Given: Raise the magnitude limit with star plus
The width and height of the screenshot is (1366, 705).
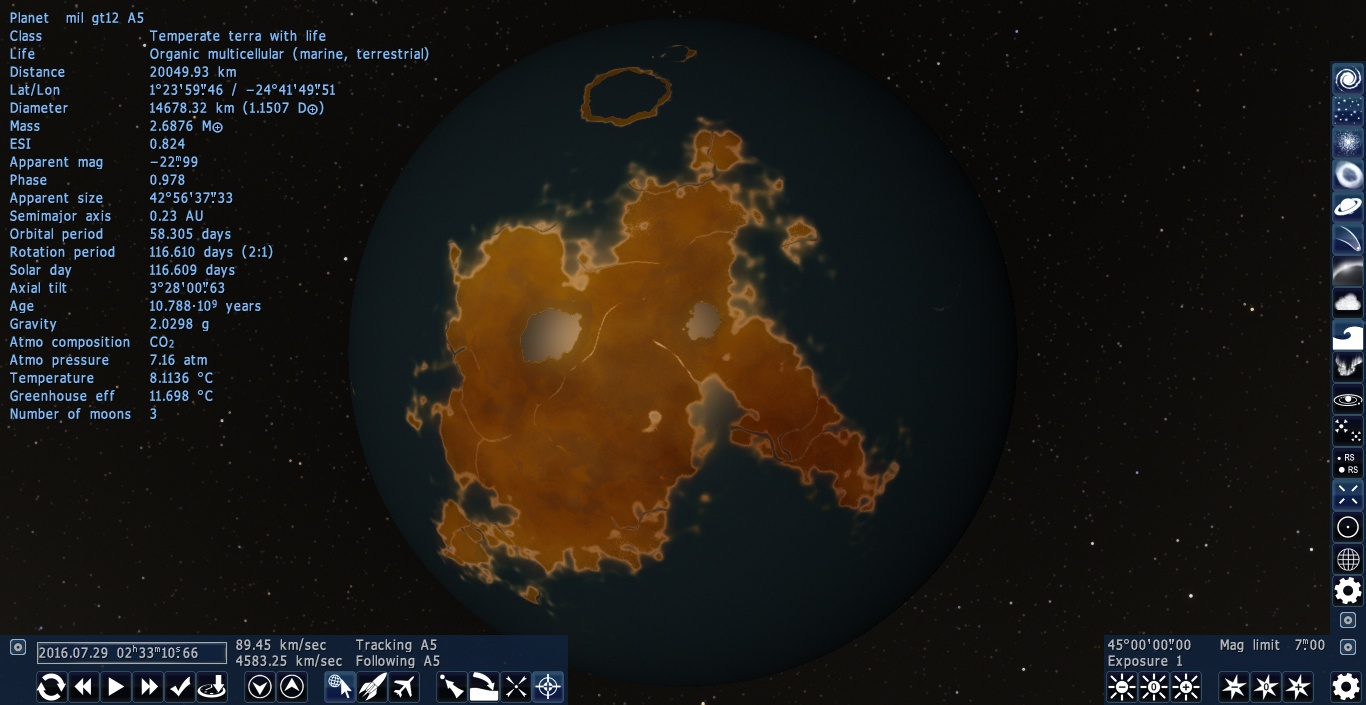Looking at the screenshot, I should click(x=1298, y=687).
